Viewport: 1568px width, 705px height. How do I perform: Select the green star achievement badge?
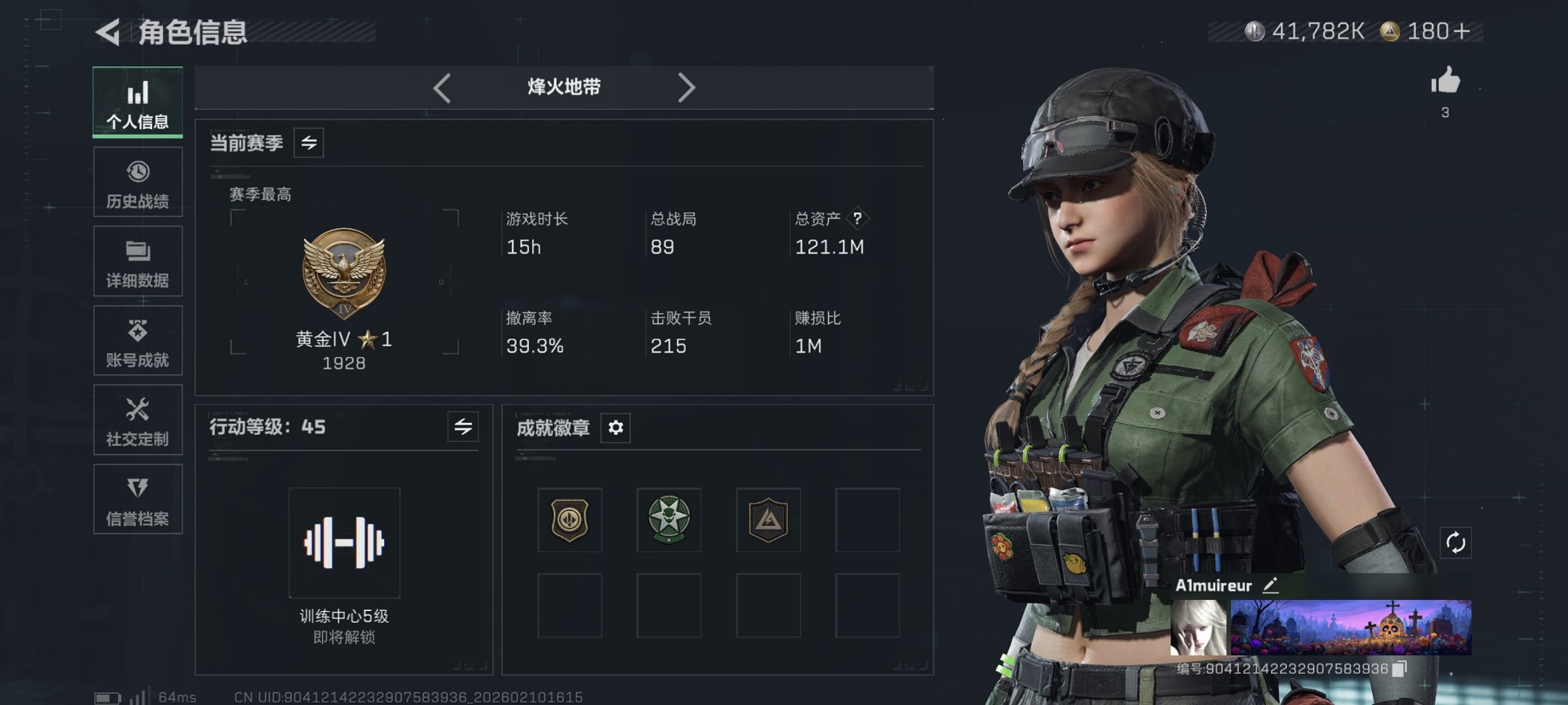(669, 520)
